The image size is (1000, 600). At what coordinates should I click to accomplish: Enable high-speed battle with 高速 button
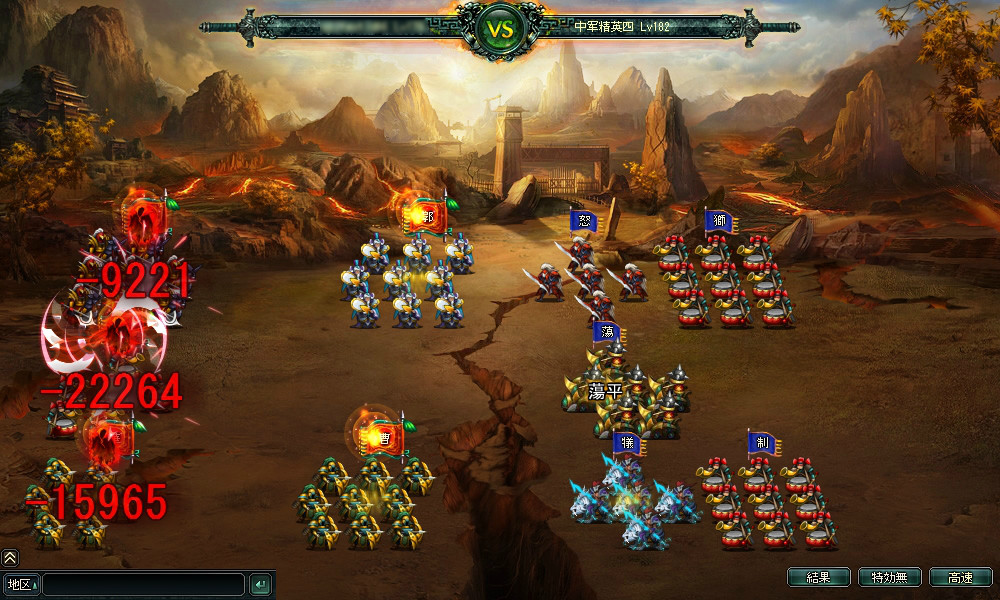960,578
